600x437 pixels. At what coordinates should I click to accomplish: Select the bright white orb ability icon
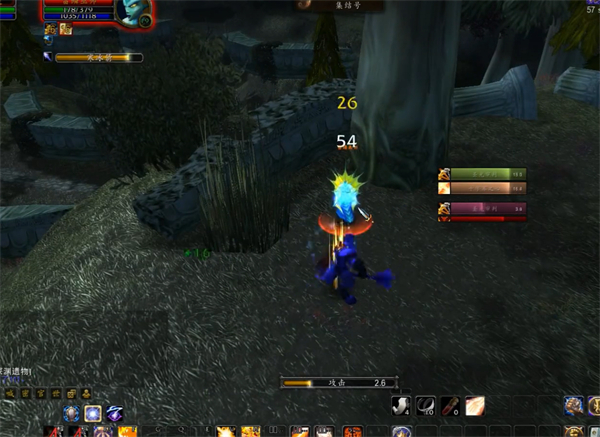click(x=93, y=413)
